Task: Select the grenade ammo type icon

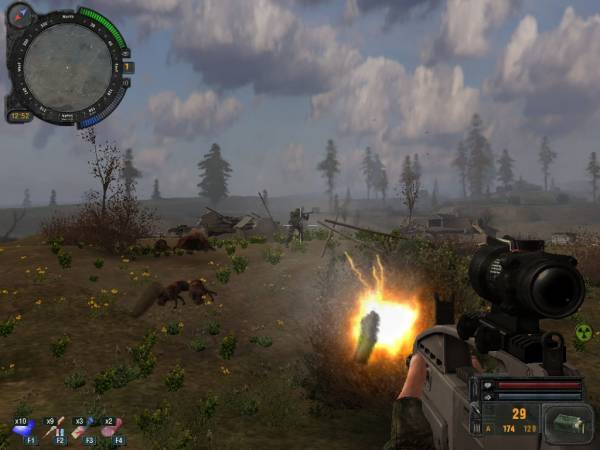Action: point(566,424)
